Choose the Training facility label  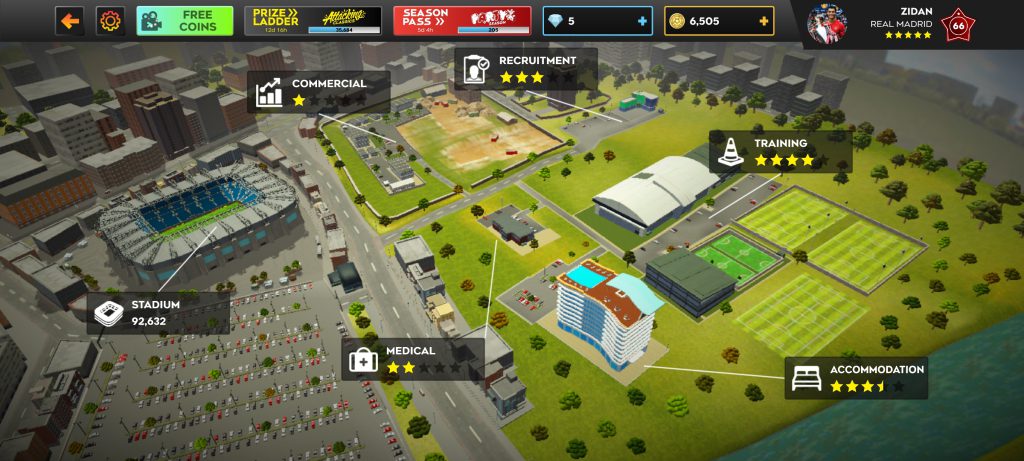tap(781, 151)
